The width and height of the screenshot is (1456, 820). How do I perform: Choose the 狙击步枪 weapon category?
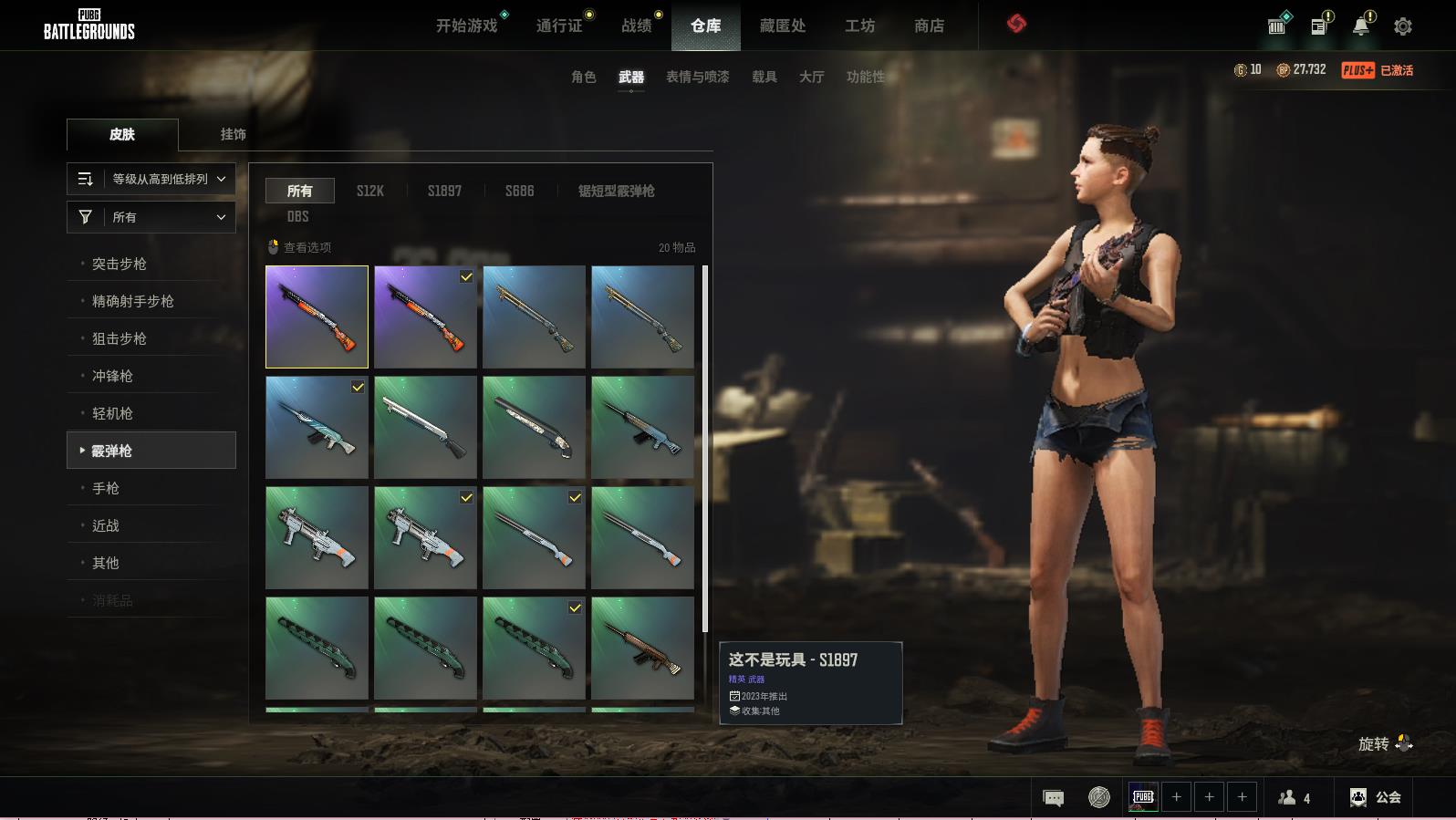(x=120, y=338)
